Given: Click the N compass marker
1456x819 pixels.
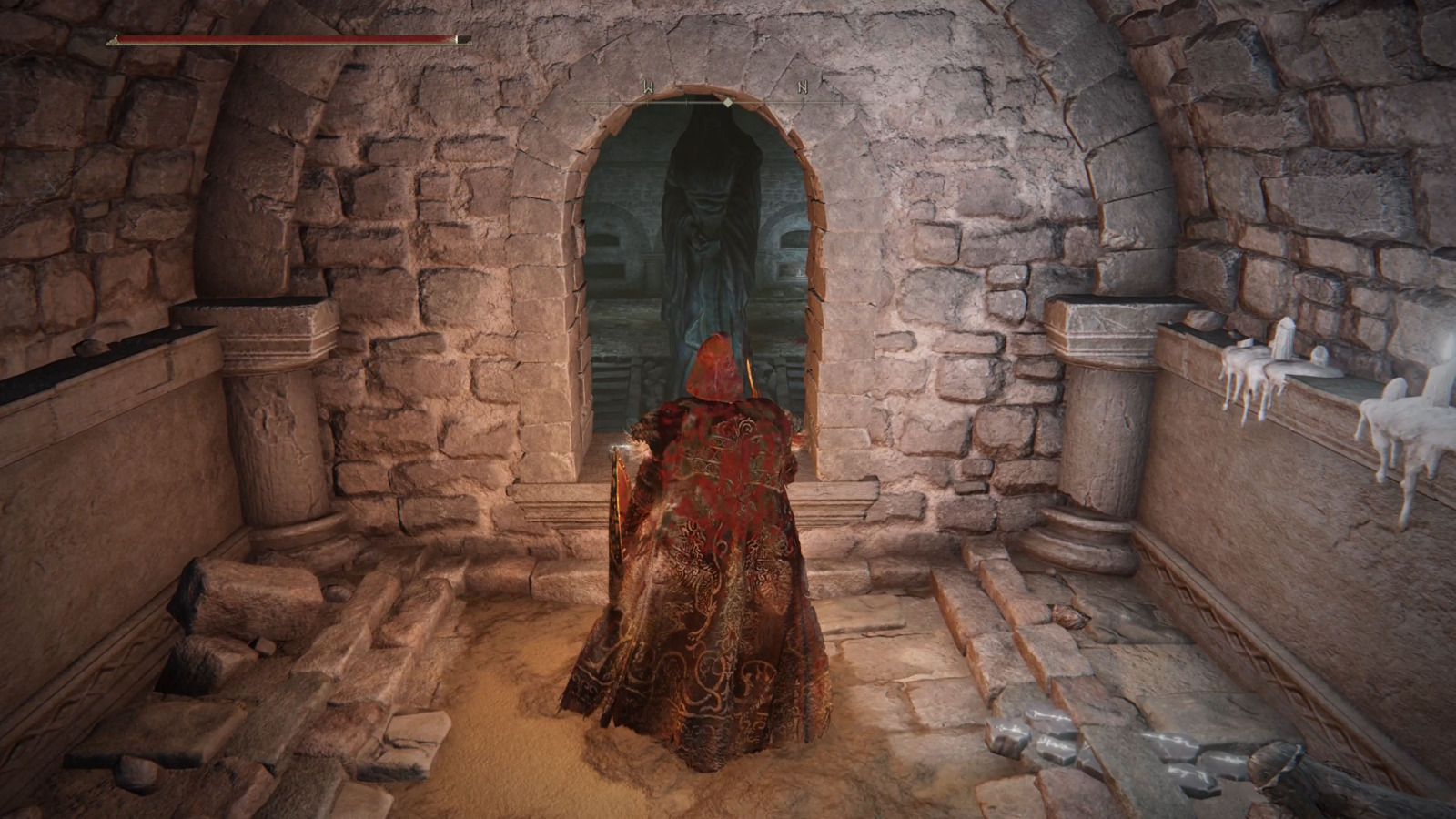Looking at the screenshot, I should [x=803, y=88].
